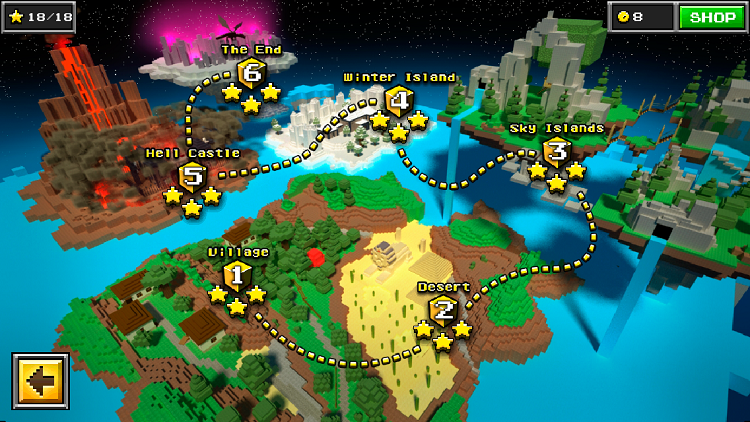The image size is (750, 422).
Task: Pick level 4 Winter Island badge
Action: [x=399, y=101]
